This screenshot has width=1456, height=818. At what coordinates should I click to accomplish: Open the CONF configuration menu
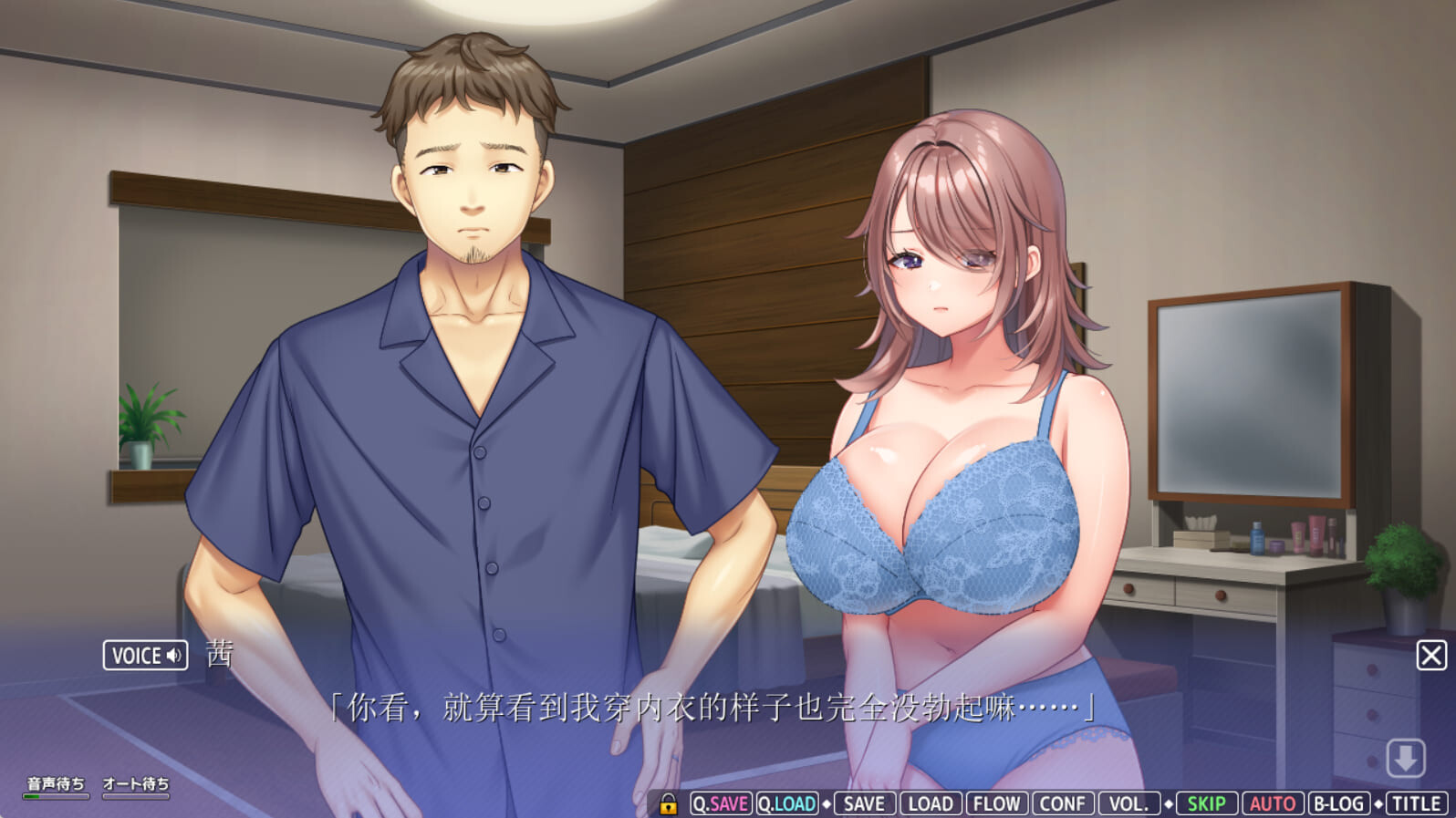(x=1063, y=803)
